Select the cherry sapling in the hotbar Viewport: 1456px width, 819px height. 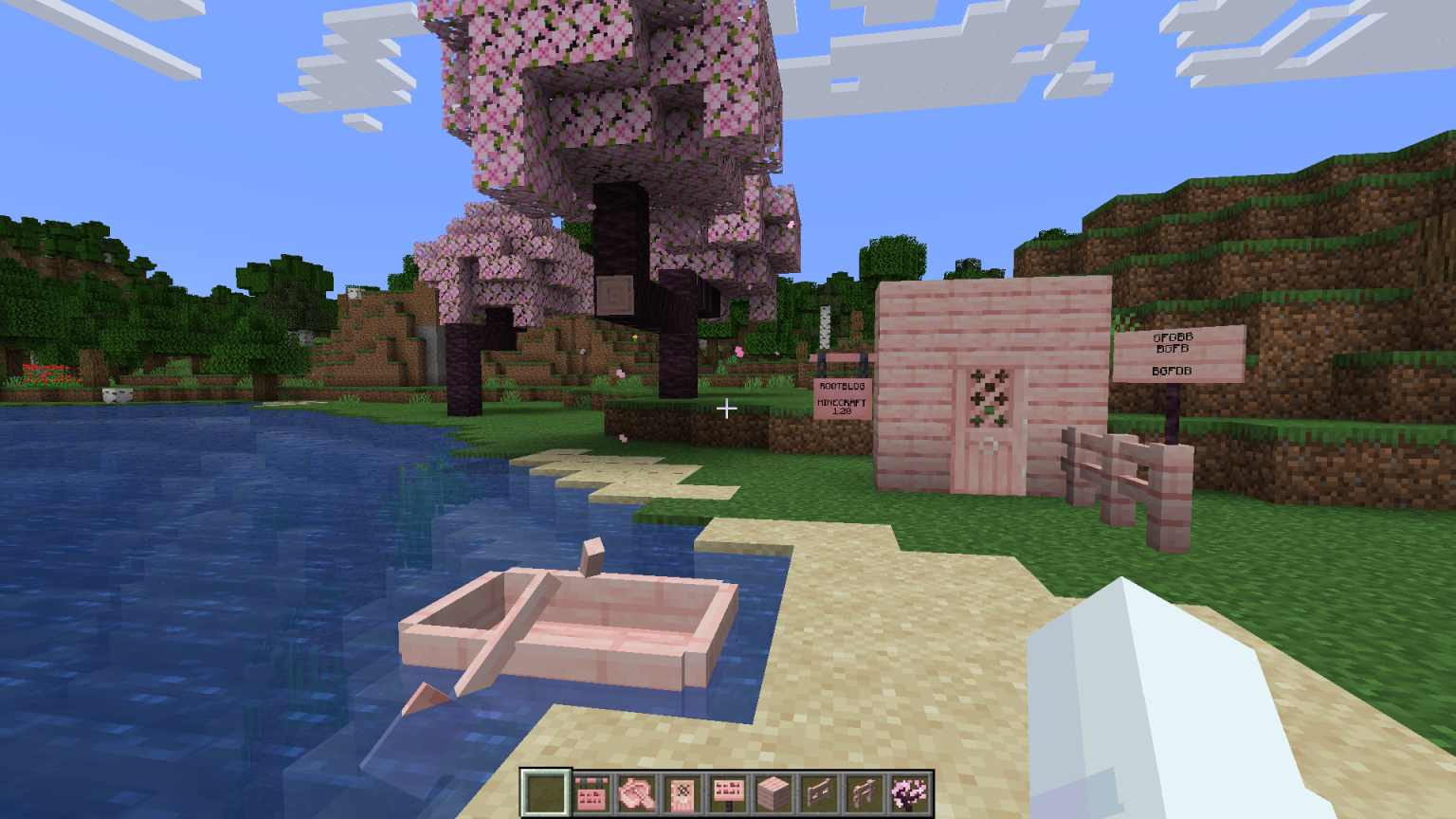point(908,791)
